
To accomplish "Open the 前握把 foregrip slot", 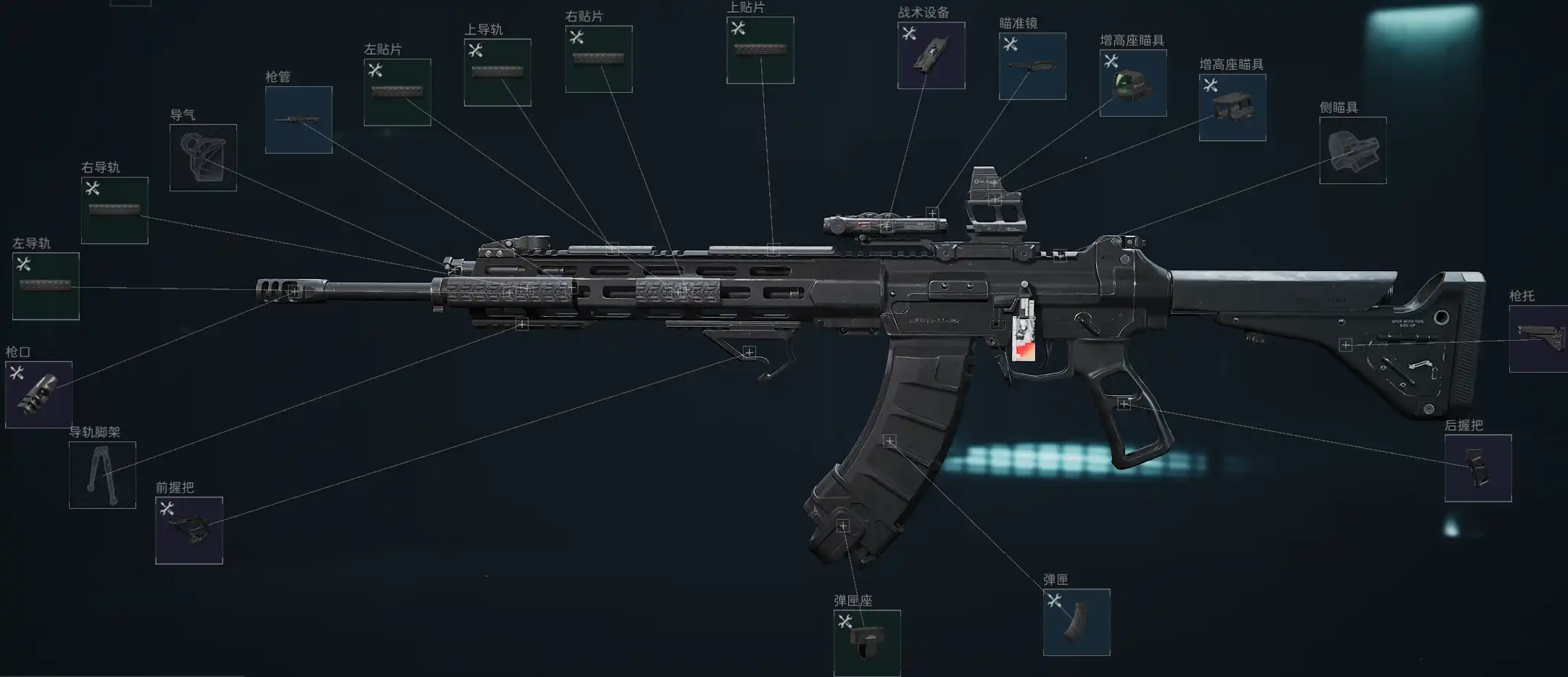I will click(188, 530).
